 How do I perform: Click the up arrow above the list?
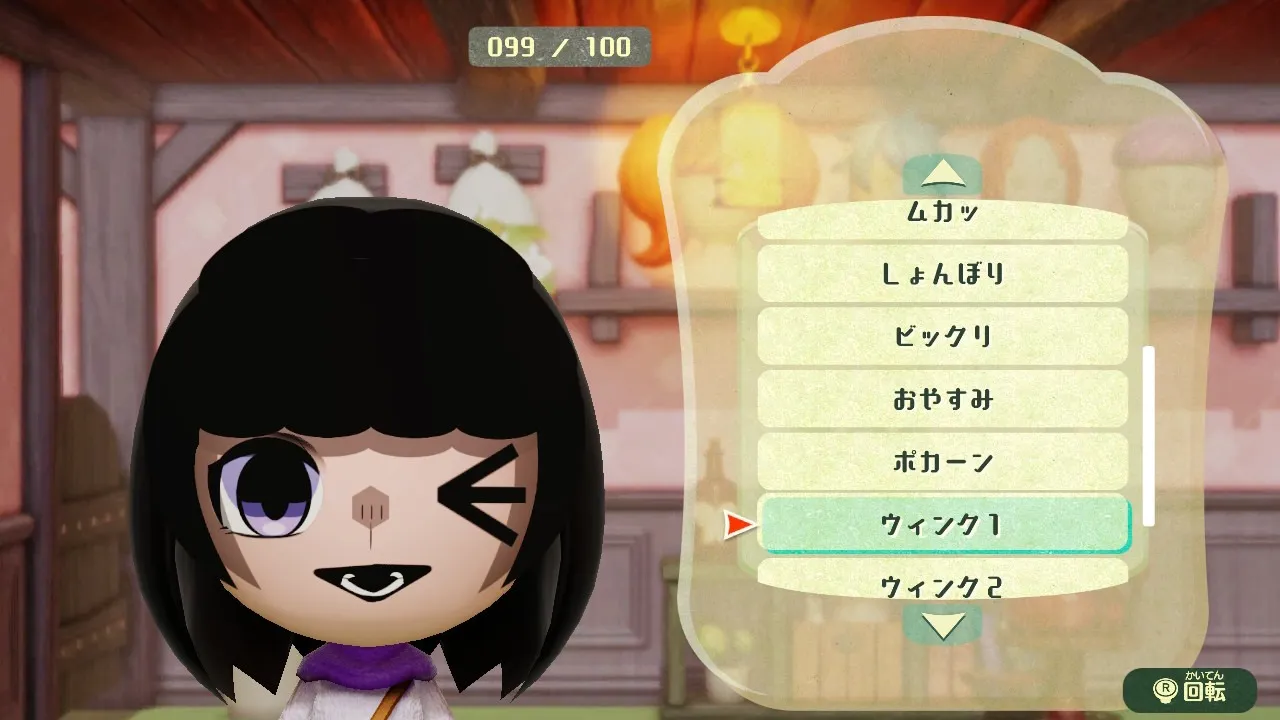pyautogui.click(x=942, y=177)
